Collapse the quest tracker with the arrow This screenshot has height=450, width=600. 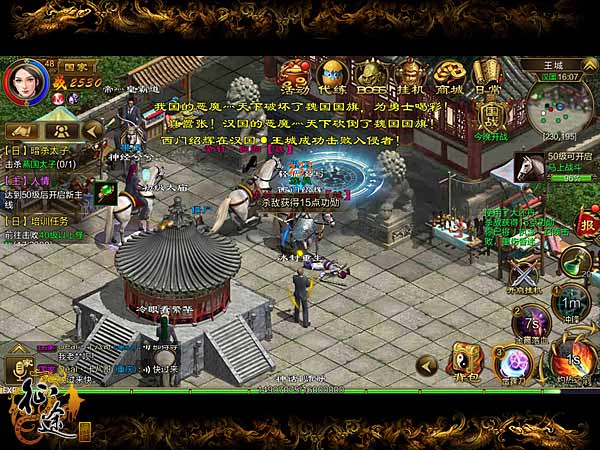(92, 130)
